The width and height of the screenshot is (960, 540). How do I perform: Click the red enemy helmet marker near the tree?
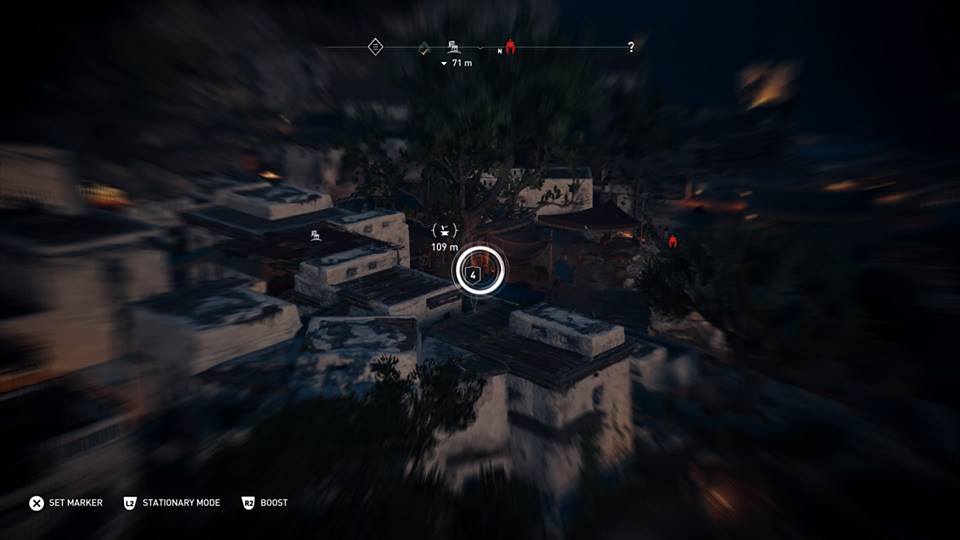click(674, 240)
